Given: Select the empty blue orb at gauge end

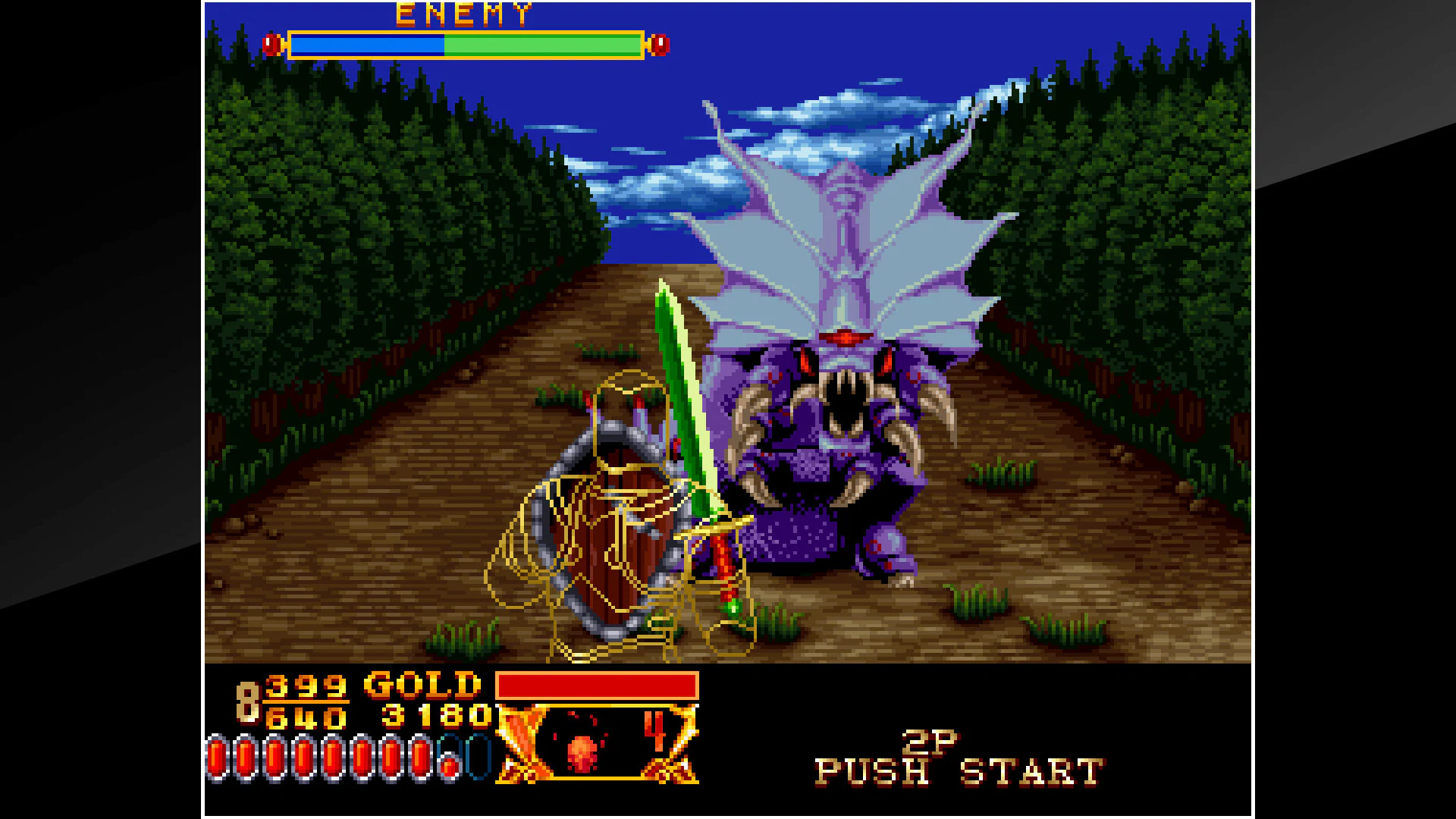Looking at the screenshot, I should (x=478, y=758).
